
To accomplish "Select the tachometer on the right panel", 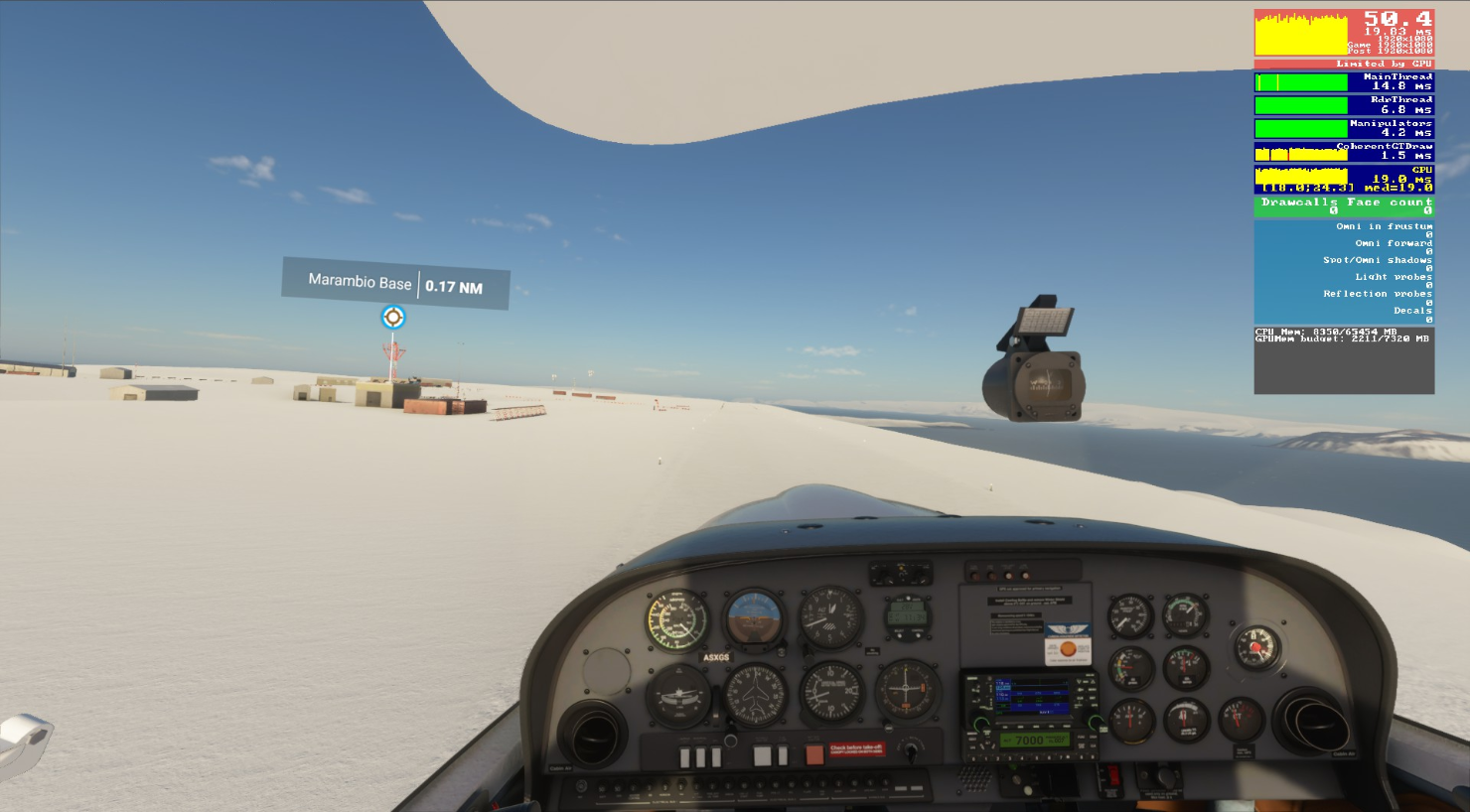I will (1184, 615).
